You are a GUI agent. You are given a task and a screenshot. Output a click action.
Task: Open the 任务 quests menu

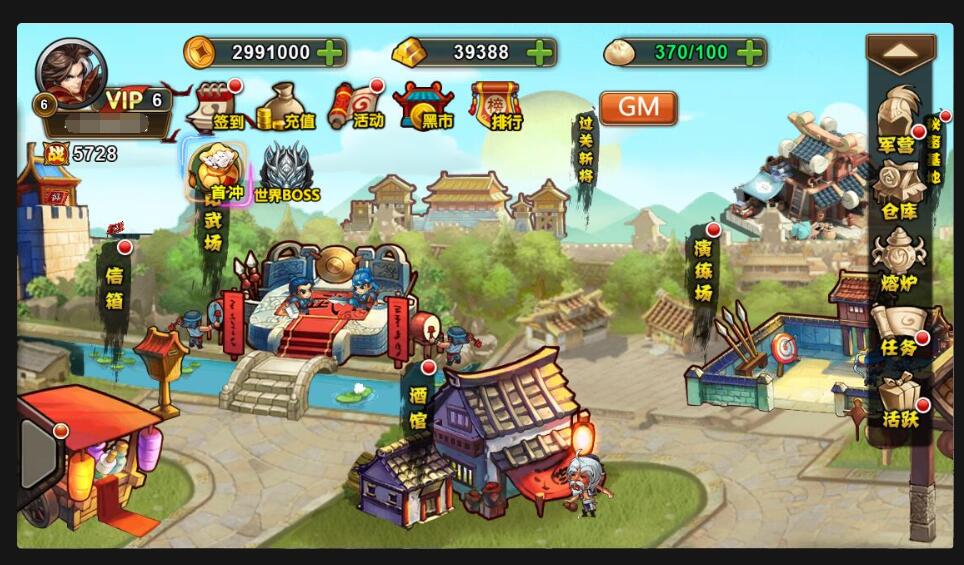point(898,330)
